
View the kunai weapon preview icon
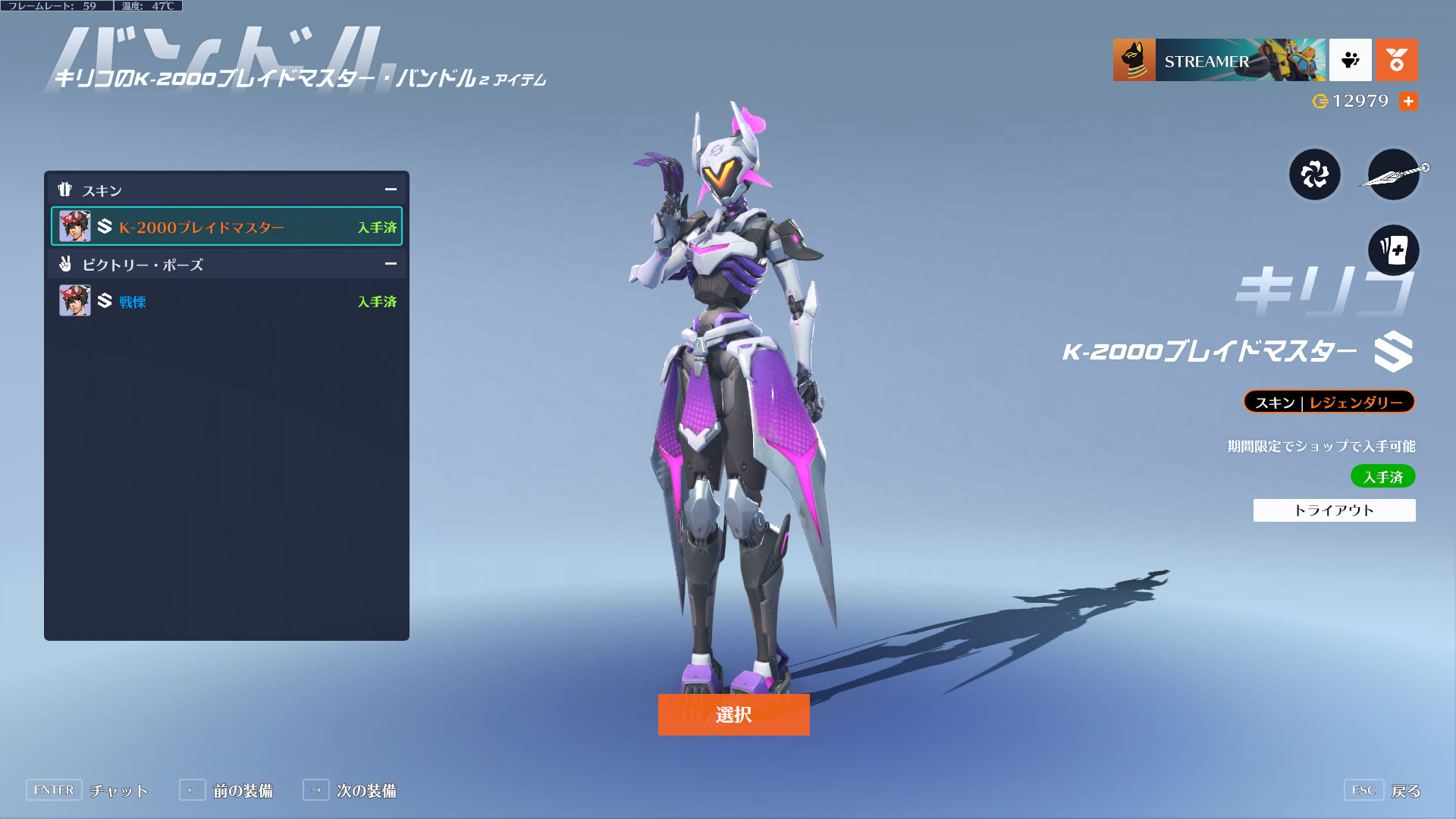click(1394, 174)
